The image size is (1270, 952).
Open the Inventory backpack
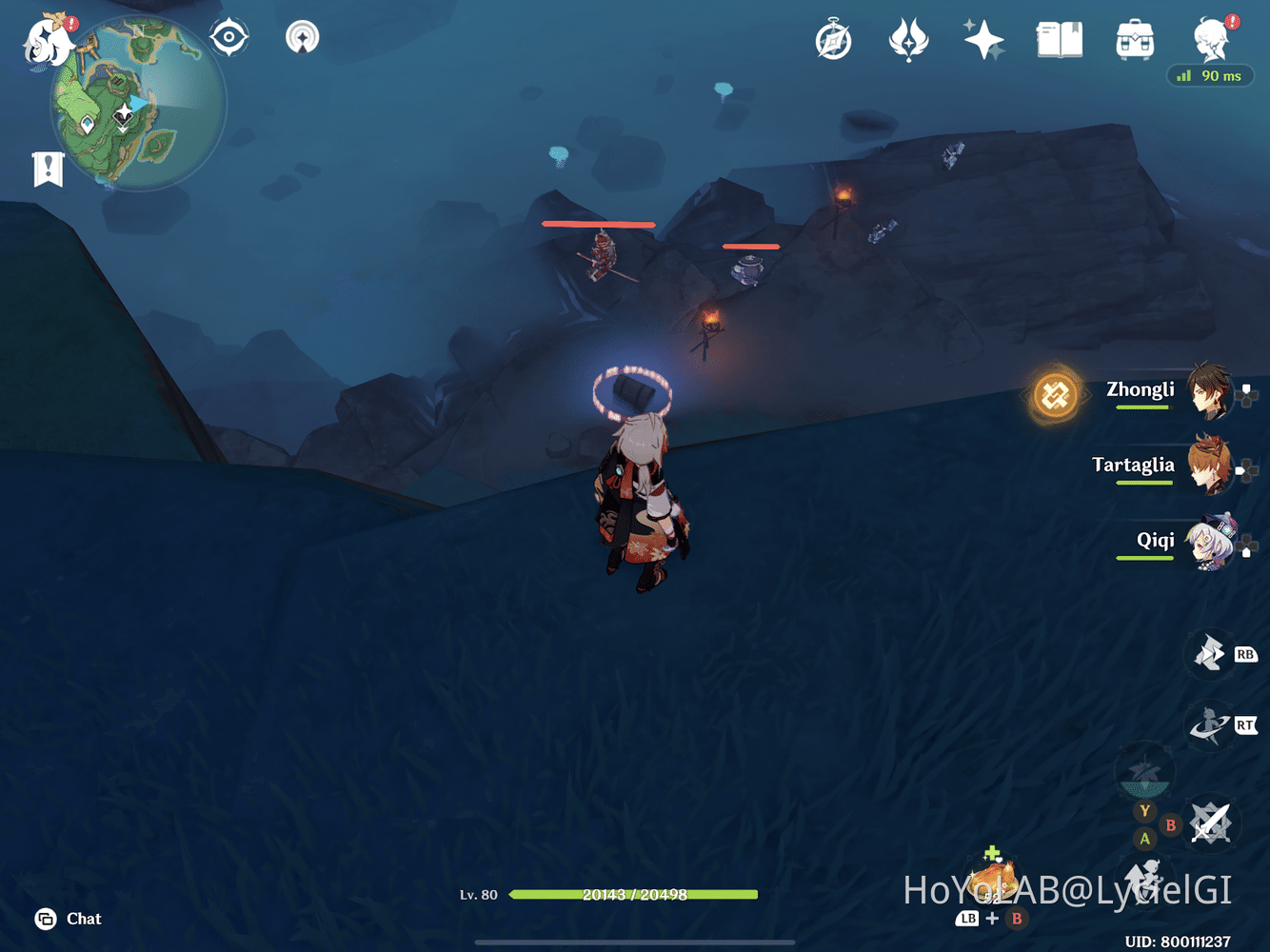[x=1133, y=39]
